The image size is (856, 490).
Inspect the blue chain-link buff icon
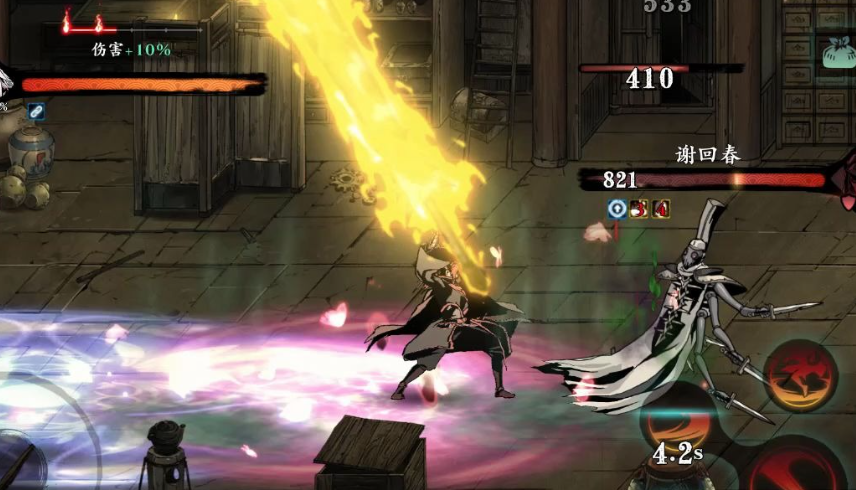tap(37, 111)
